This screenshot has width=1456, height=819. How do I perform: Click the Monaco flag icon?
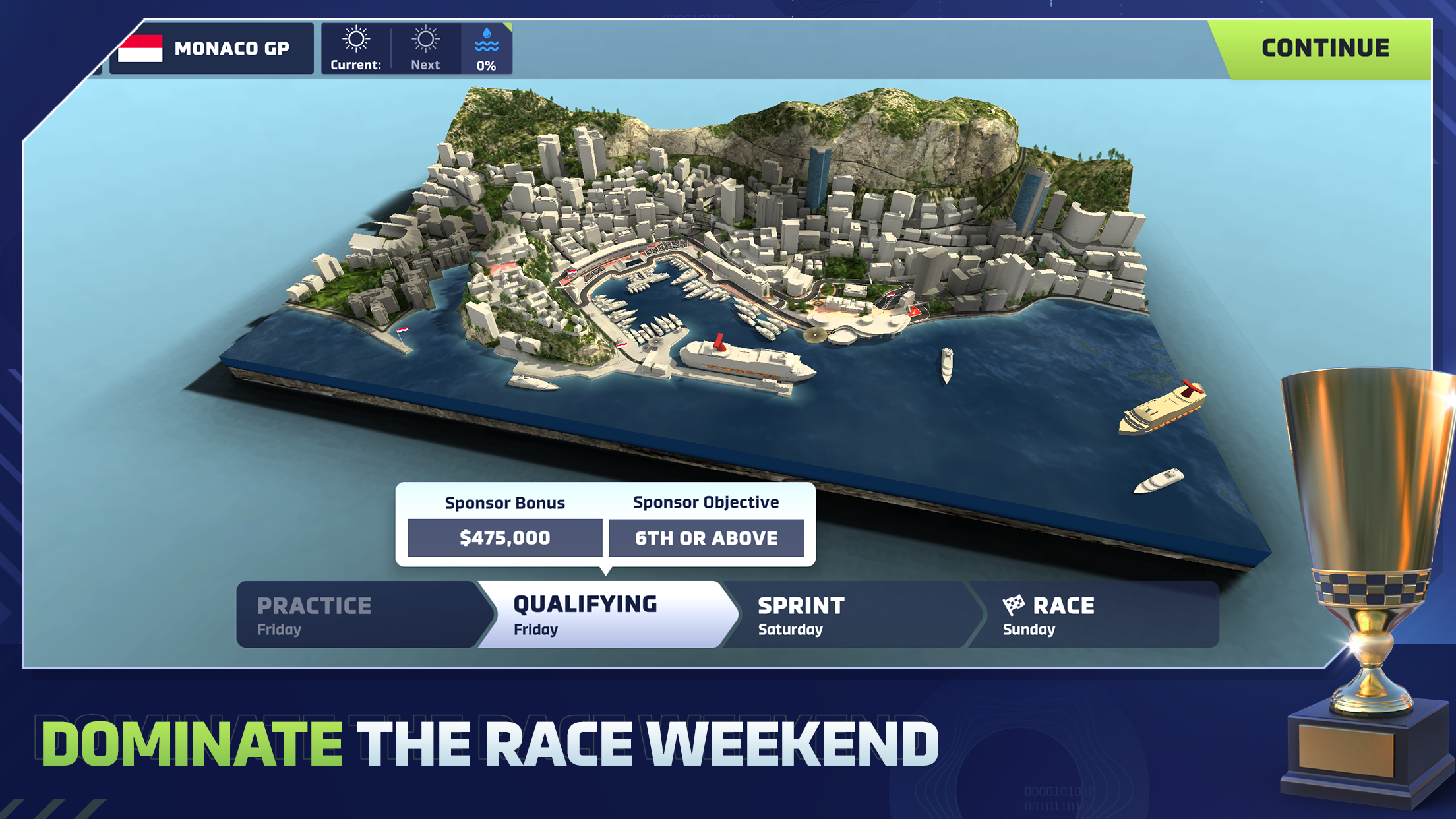[x=140, y=47]
